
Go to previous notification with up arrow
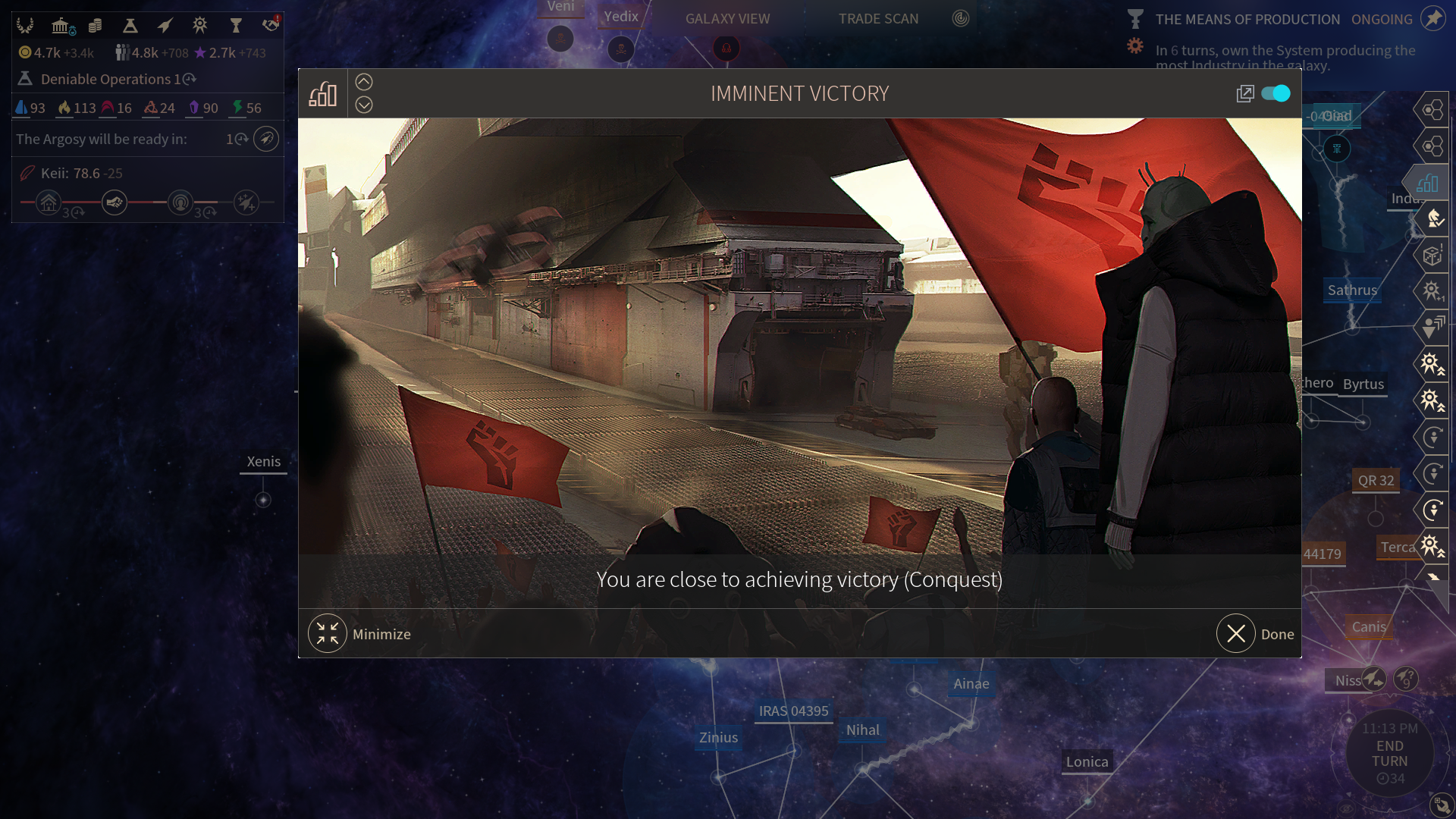364,82
